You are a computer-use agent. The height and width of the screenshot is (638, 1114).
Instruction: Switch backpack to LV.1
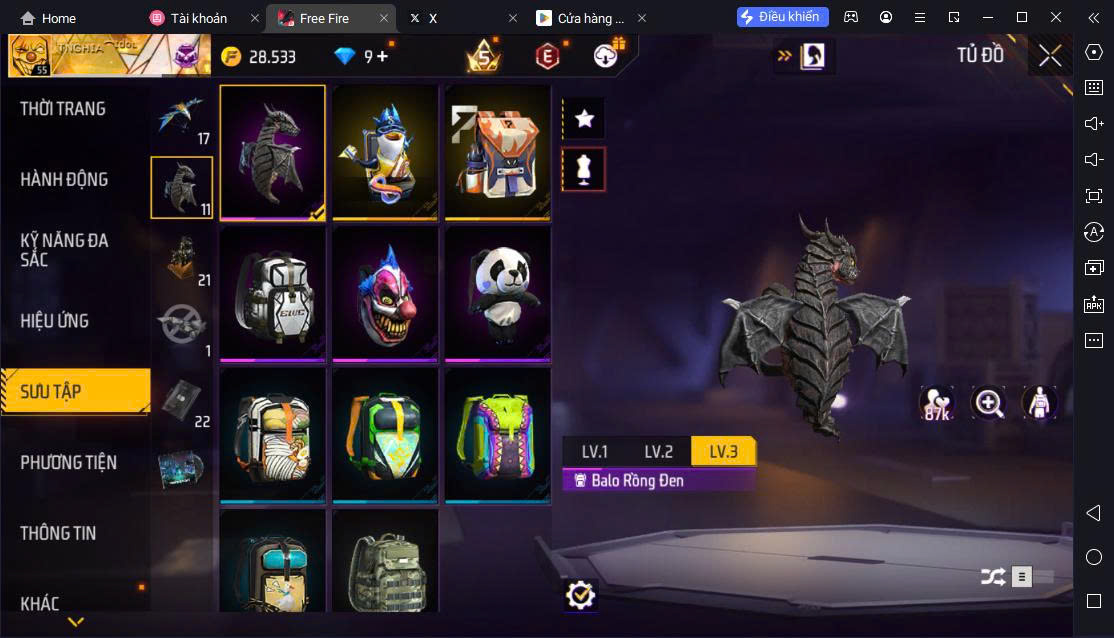click(595, 452)
